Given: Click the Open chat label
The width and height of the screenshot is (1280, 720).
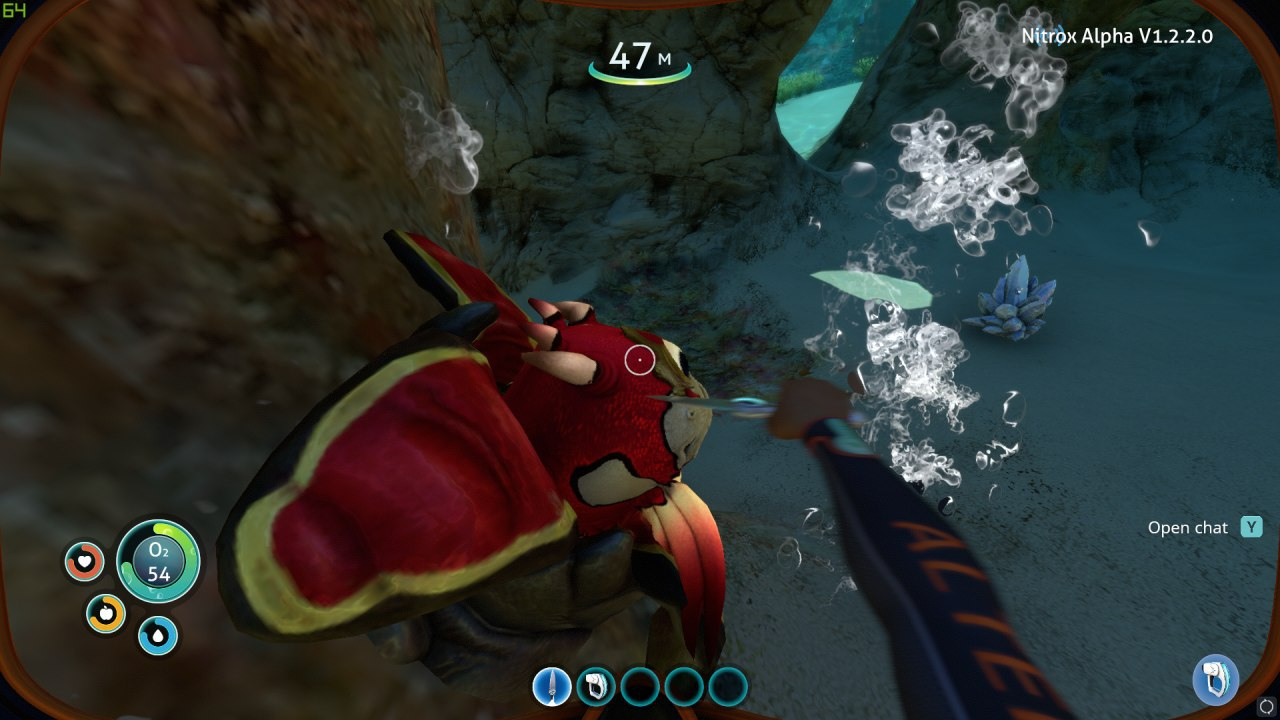Looking at the screenshot, I should click(x=1189, y=527).
